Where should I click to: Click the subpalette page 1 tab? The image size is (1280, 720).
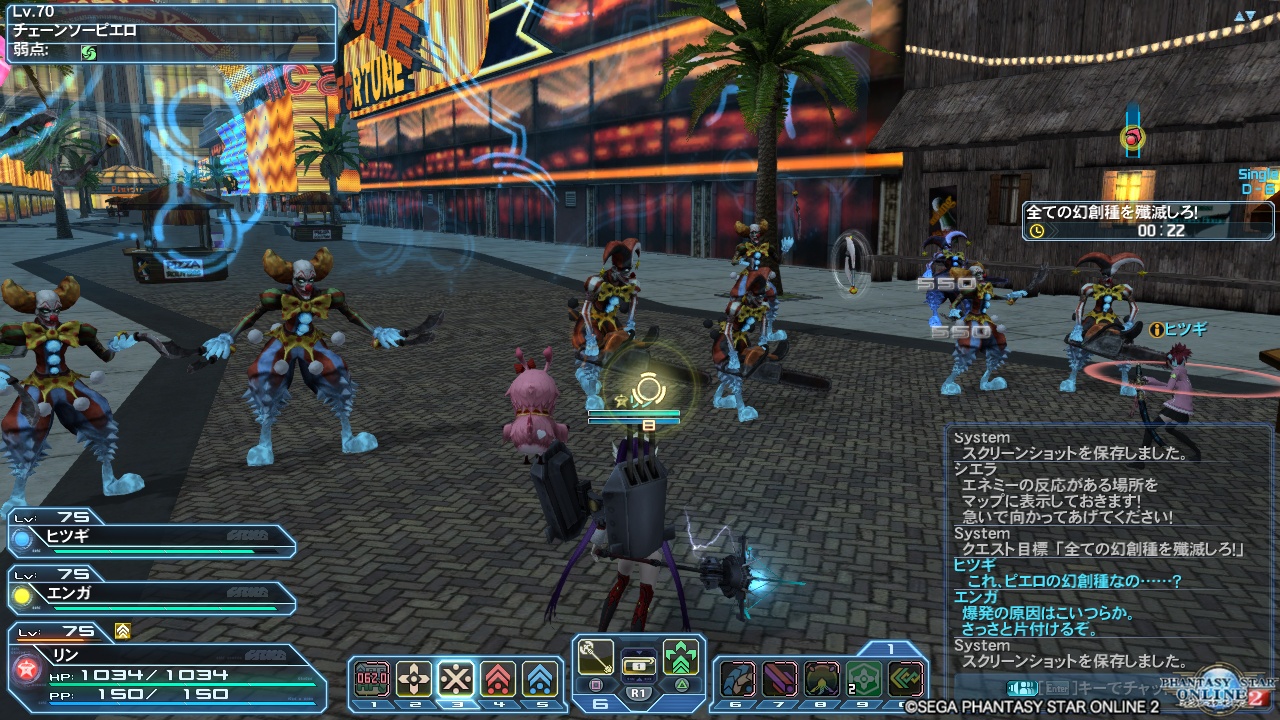(x=890, y=649)
